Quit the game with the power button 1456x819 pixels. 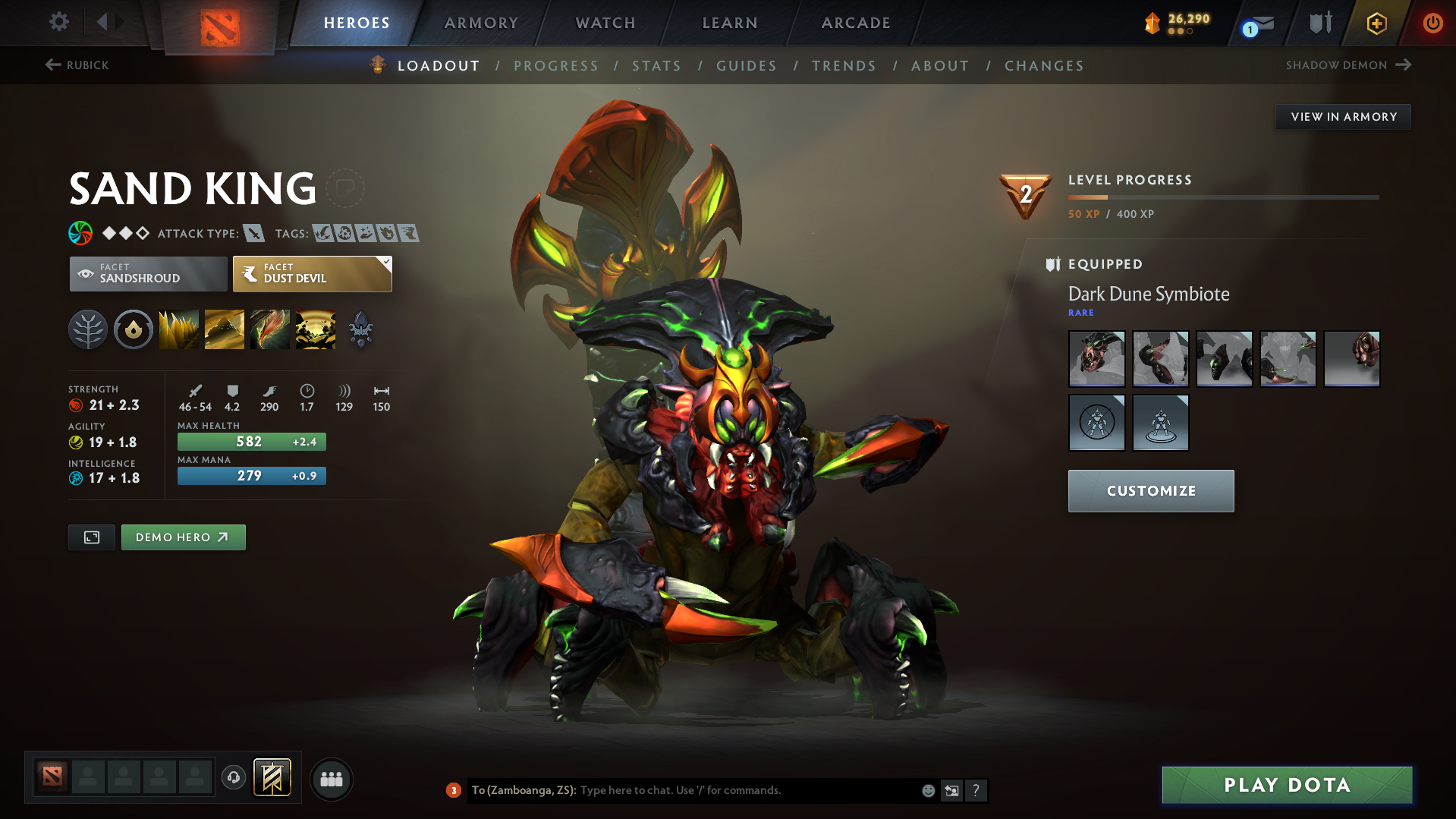[1432, 23]
